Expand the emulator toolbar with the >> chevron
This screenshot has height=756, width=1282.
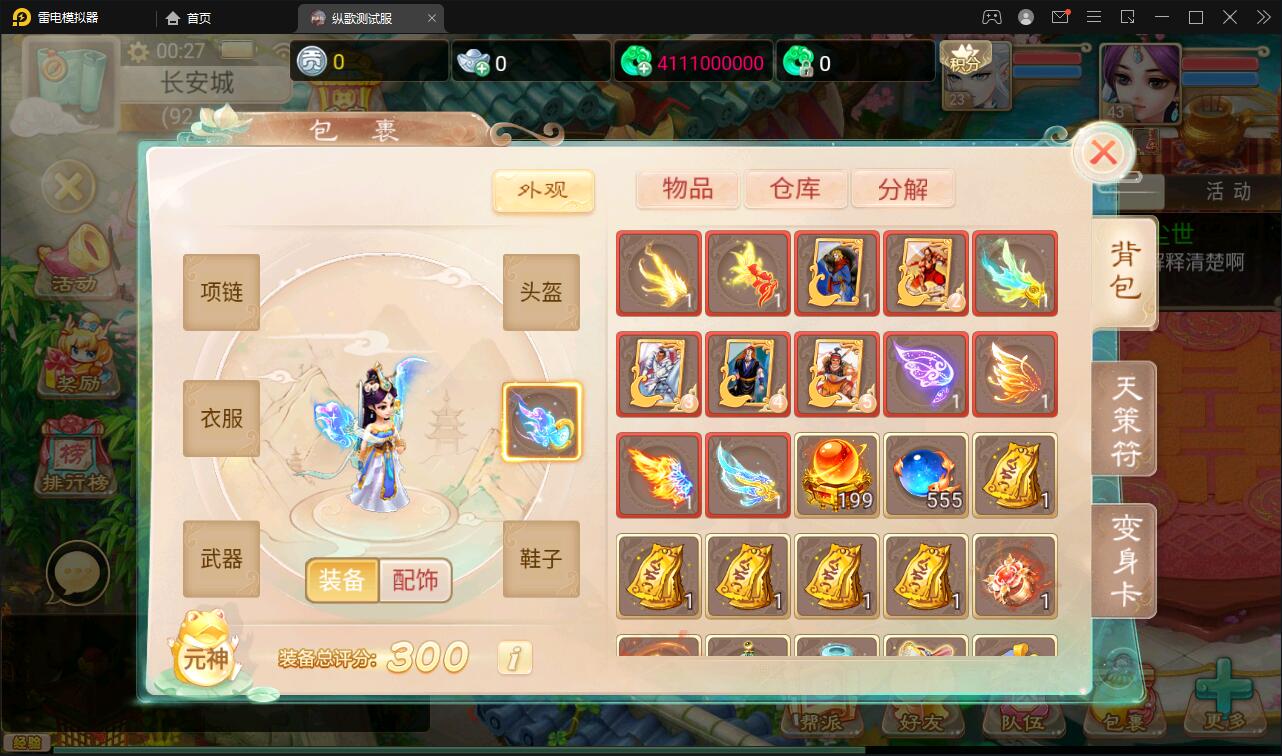[1262, 17]
